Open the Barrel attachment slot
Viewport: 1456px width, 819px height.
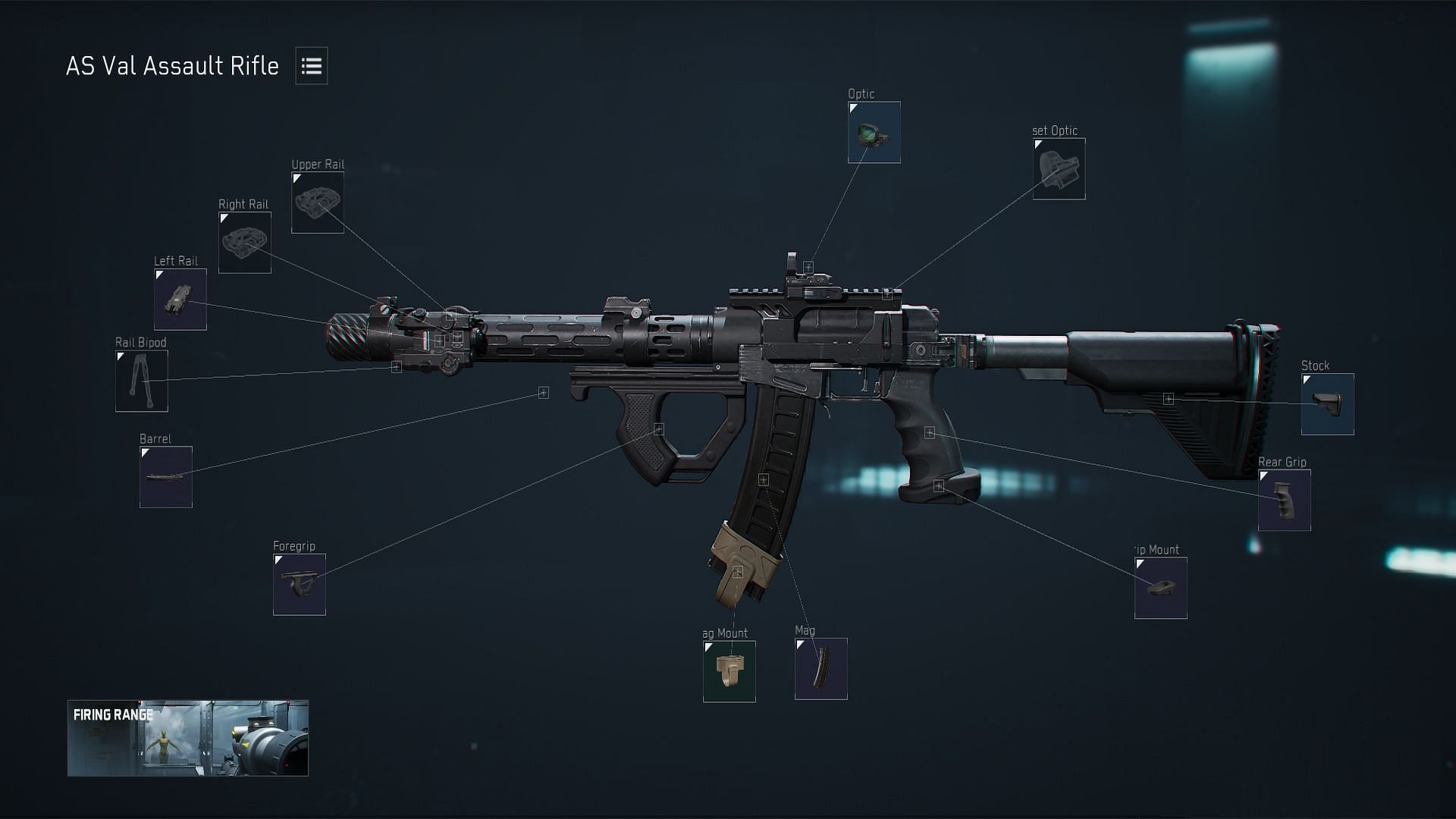(x=165, y=476)
